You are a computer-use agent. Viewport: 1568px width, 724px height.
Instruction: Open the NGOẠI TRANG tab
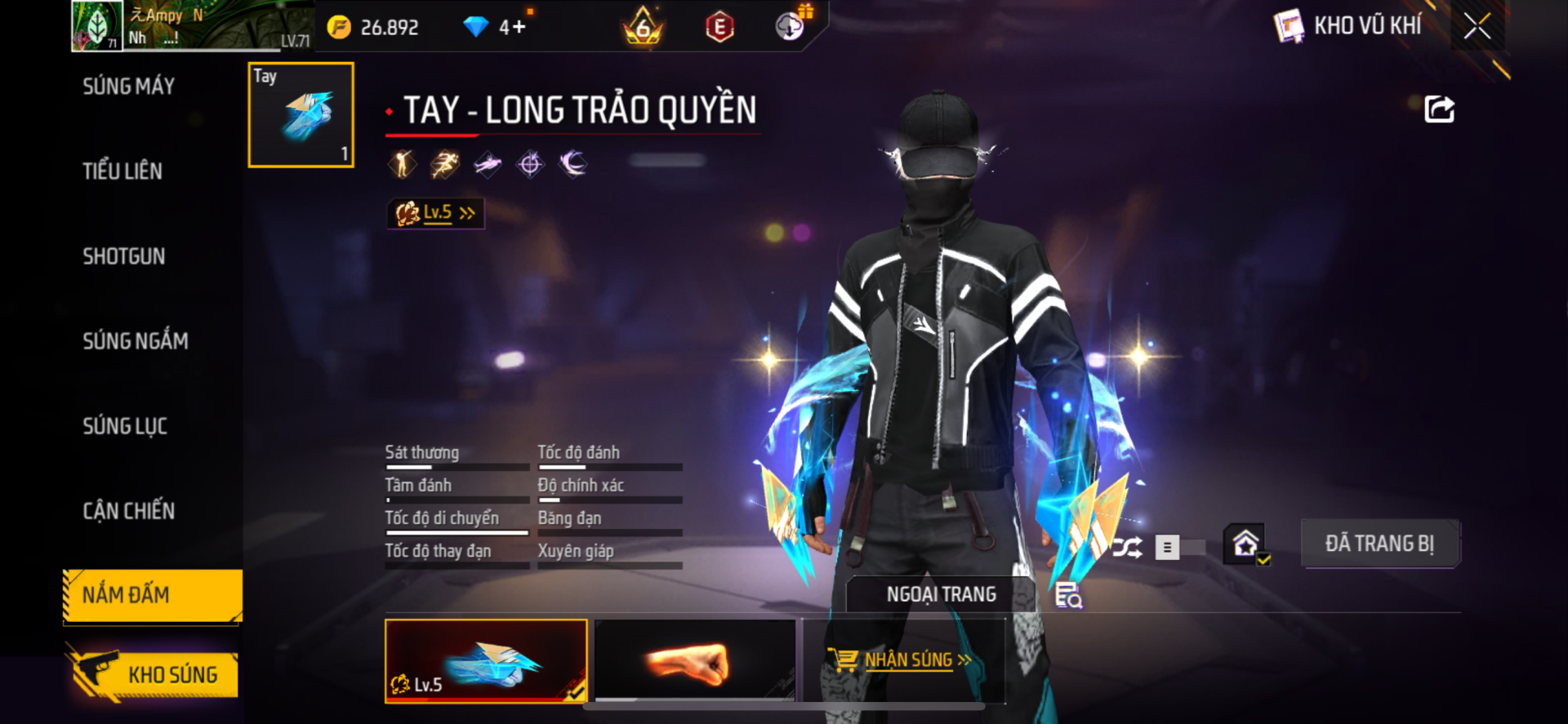point(941,594)
